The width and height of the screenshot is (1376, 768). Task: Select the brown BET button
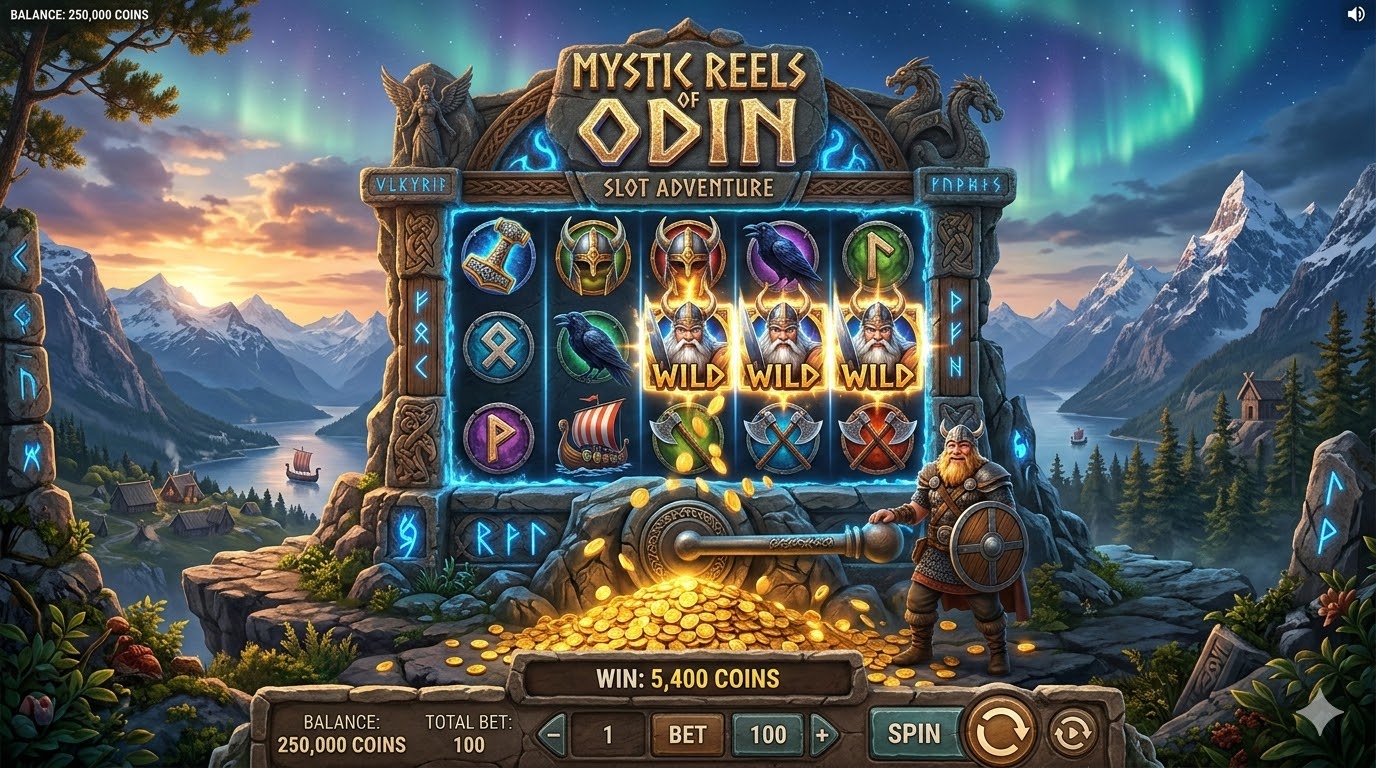[x=687, y=735]
